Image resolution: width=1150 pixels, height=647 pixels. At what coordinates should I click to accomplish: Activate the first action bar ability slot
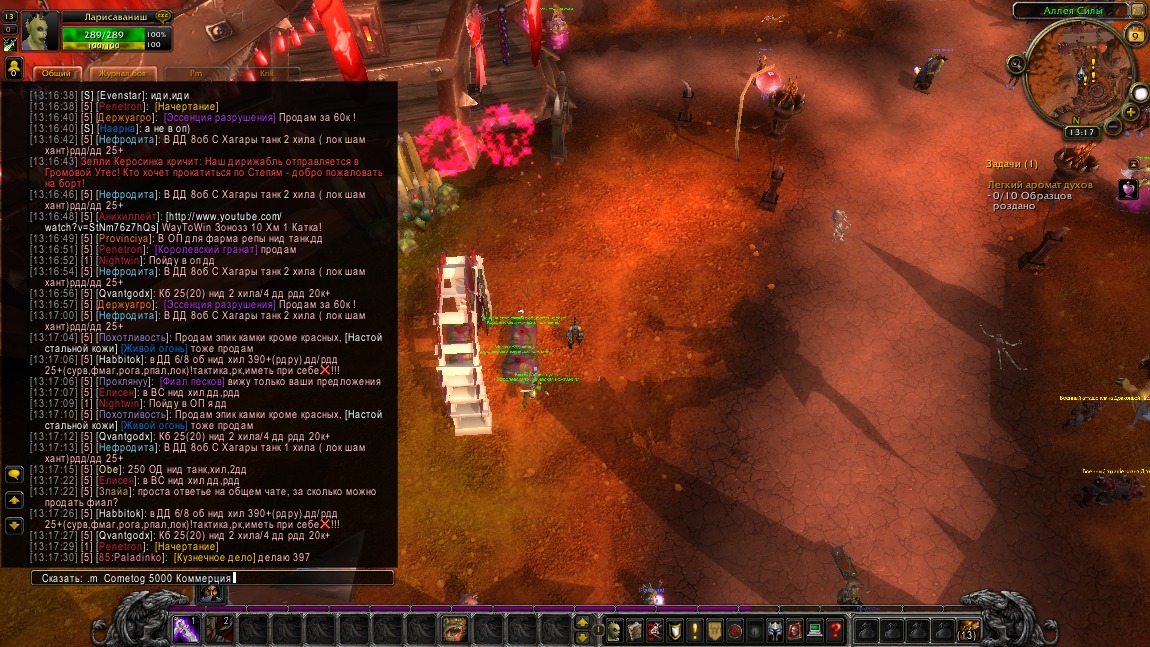[x=185, y=630]
